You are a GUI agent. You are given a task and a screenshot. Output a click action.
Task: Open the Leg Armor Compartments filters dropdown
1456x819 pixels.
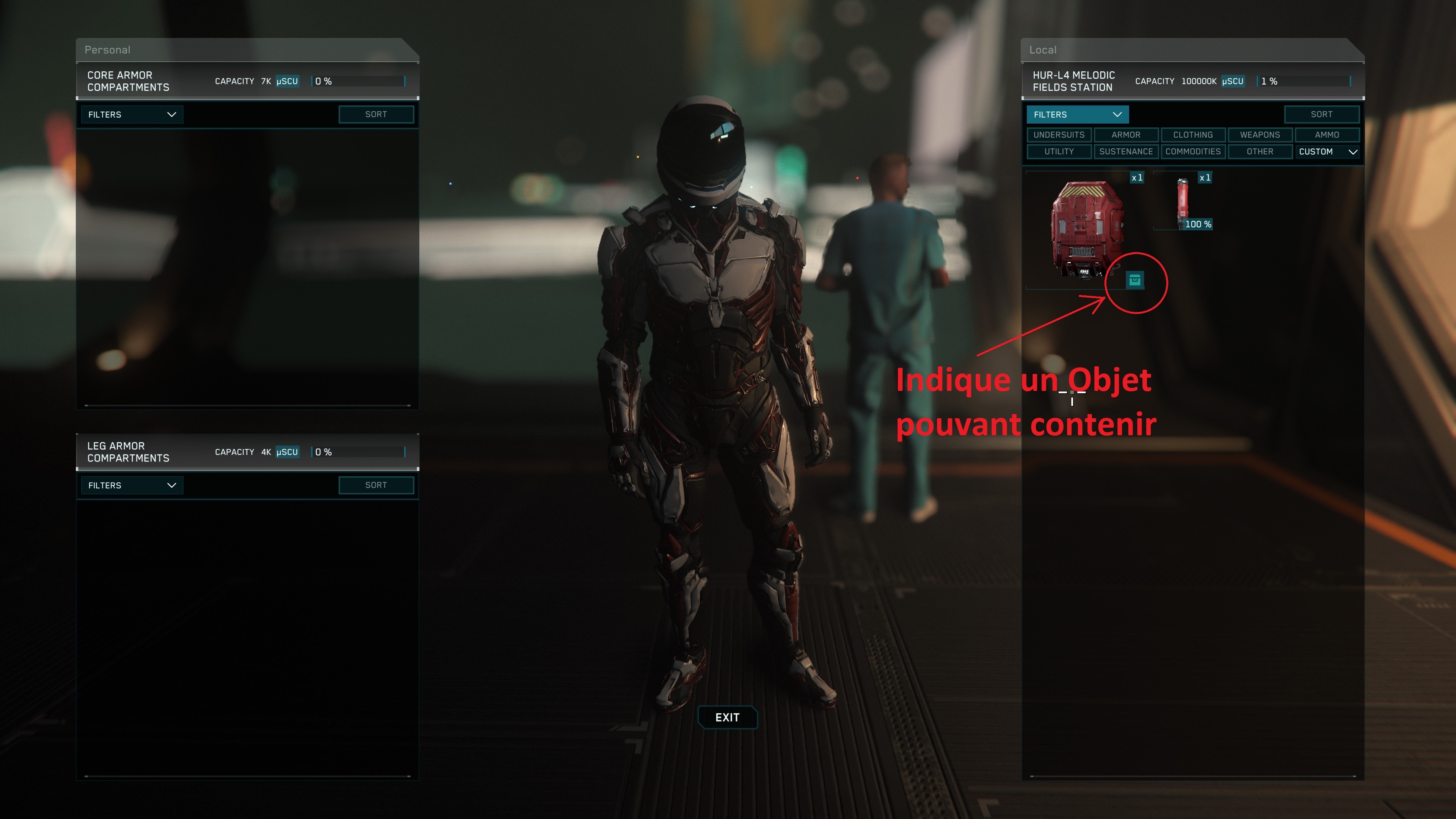click(x=132, y=485)
